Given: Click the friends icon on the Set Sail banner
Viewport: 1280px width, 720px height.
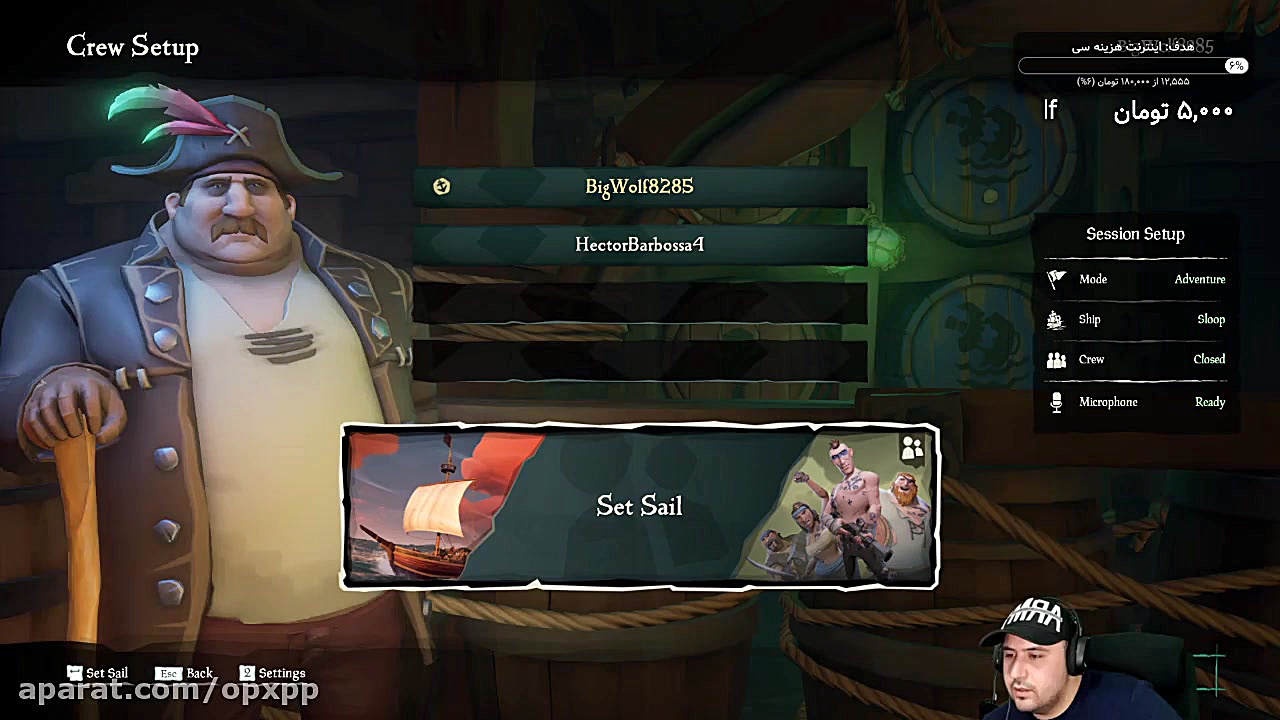Looking at the screenshot, I should pos(910,449).
